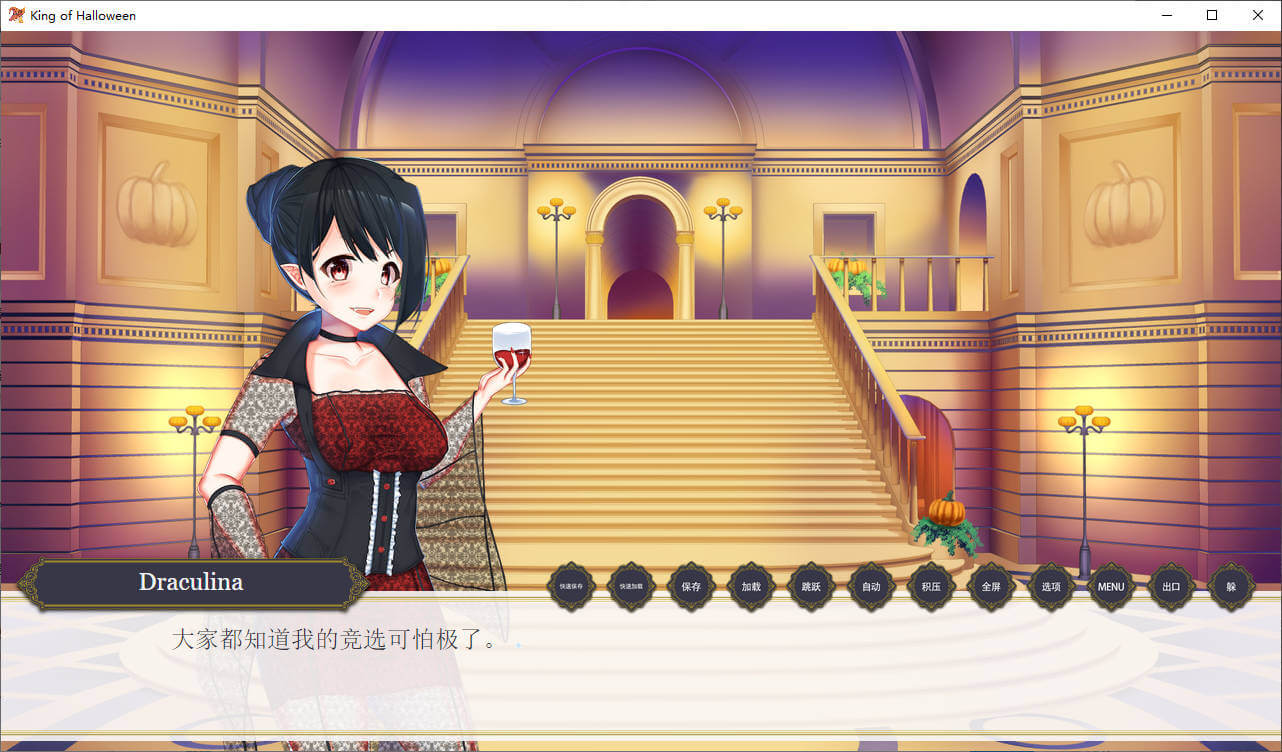Toggle 自动 auto-advance mode
The image size is (1282, 752).
pos(871,587)
